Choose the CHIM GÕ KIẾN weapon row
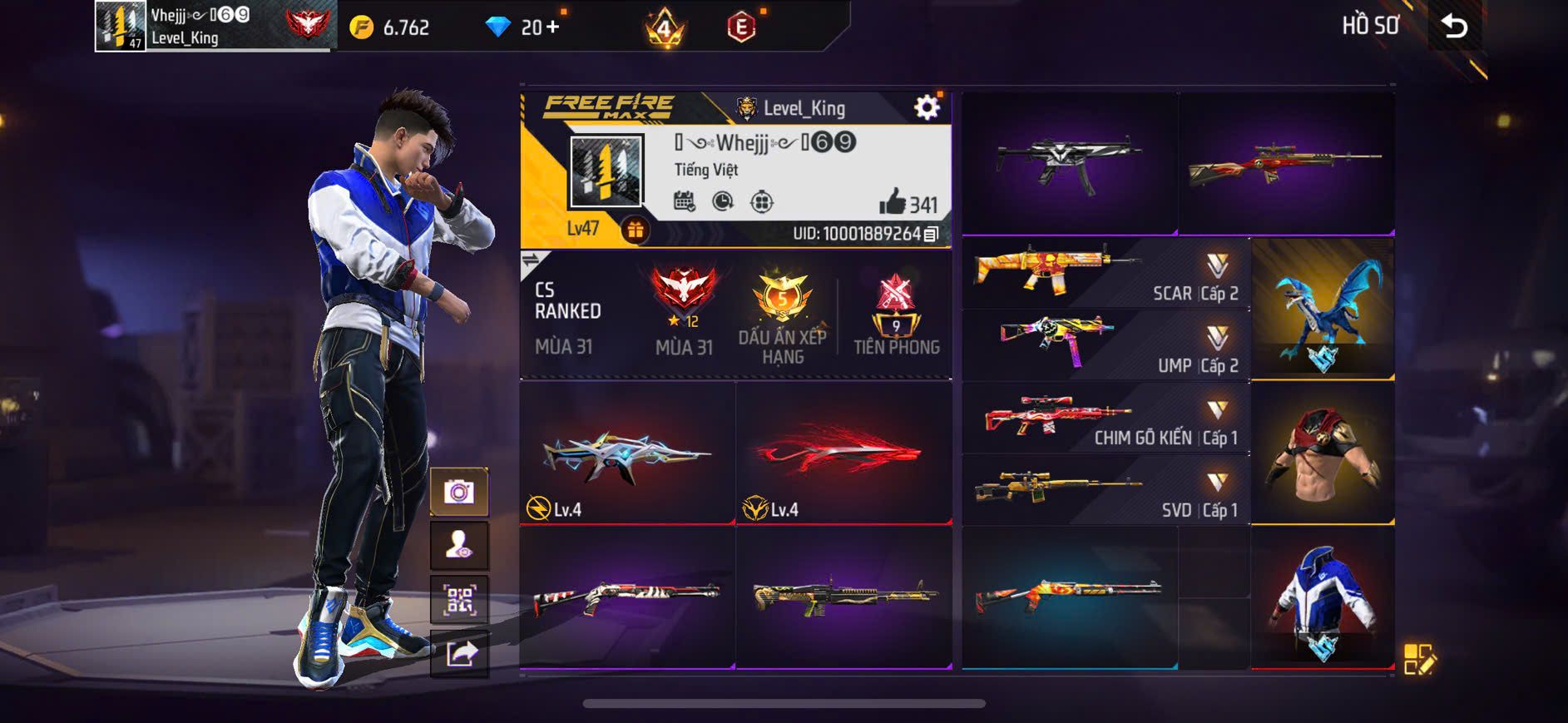The image size is (1568, 723). 1106,418
